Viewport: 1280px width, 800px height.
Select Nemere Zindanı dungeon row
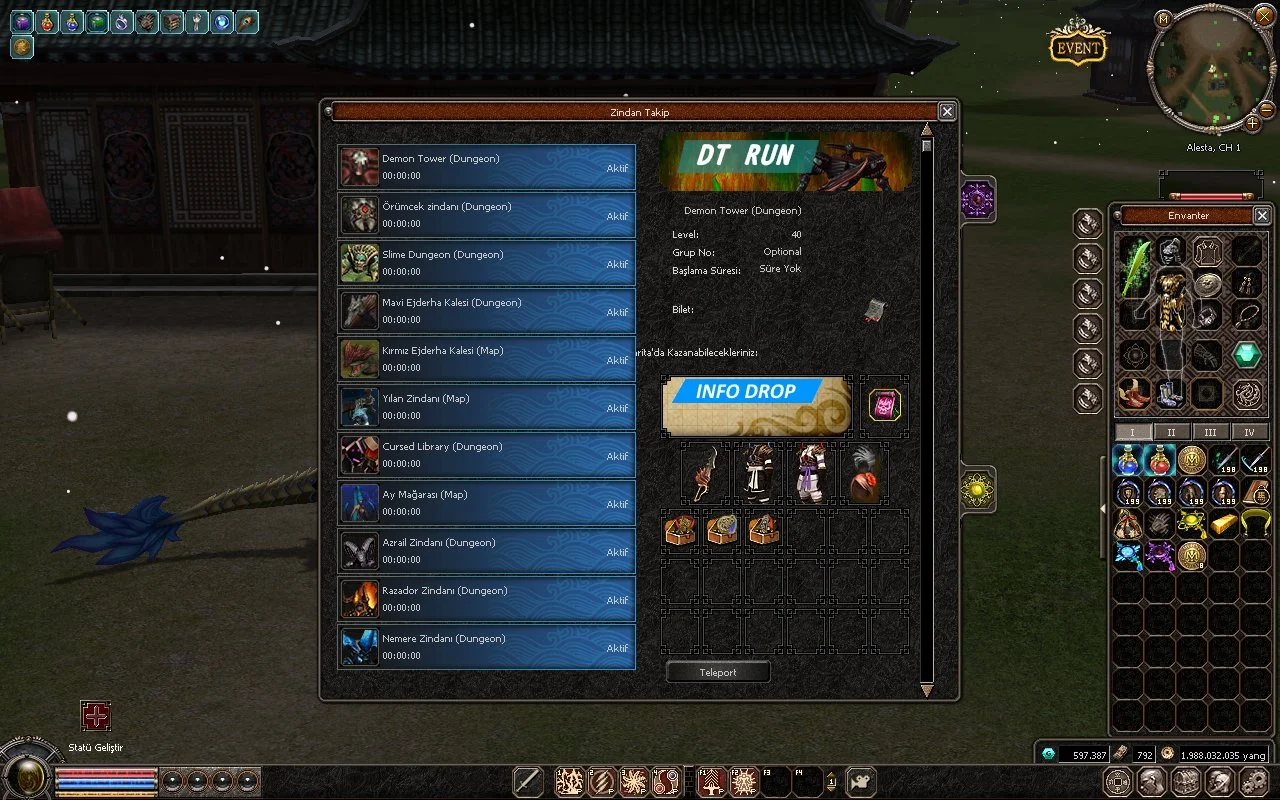(487, 647)
